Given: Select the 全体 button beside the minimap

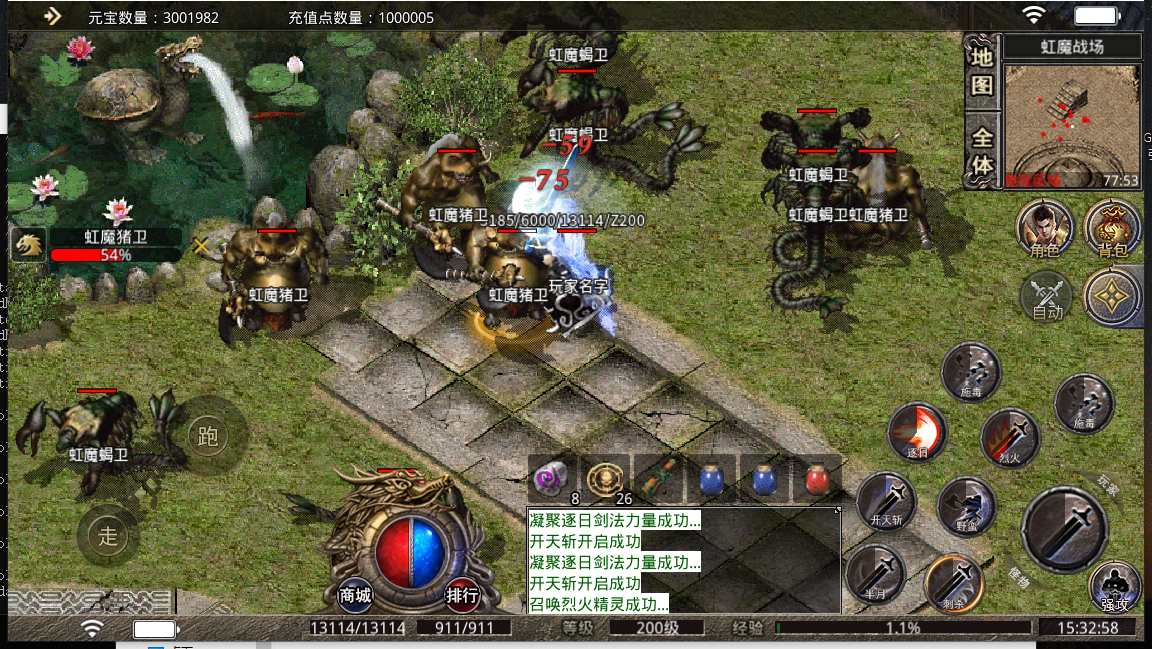Looking at the screenshot, I should coord(983,152).
